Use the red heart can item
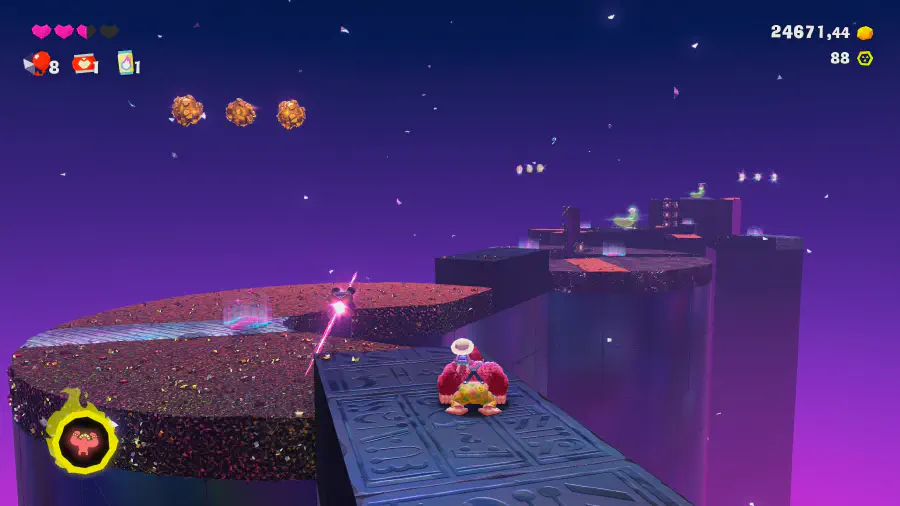The width and height of the screenshot is (900, 506). (84, 64)
